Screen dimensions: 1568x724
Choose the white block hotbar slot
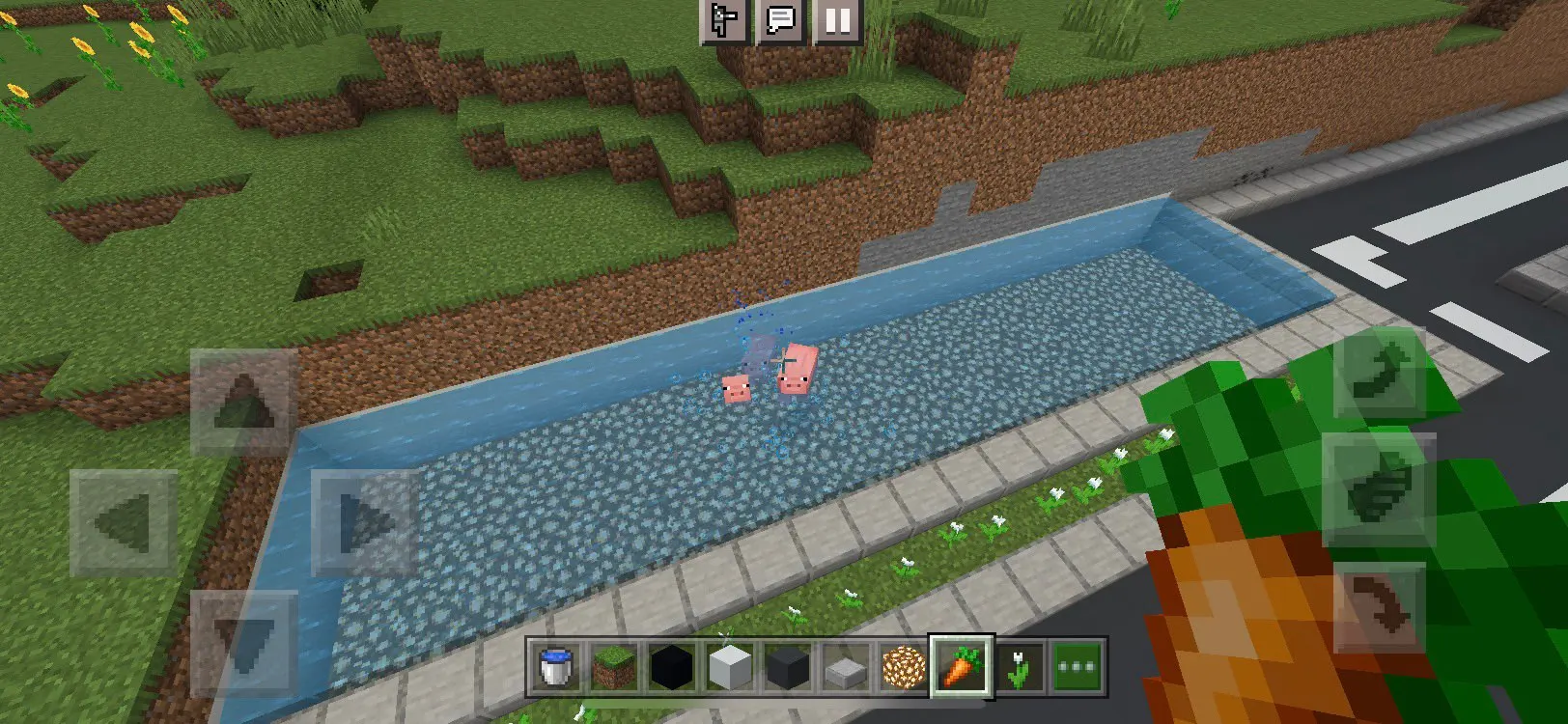[x=730, y=666]
